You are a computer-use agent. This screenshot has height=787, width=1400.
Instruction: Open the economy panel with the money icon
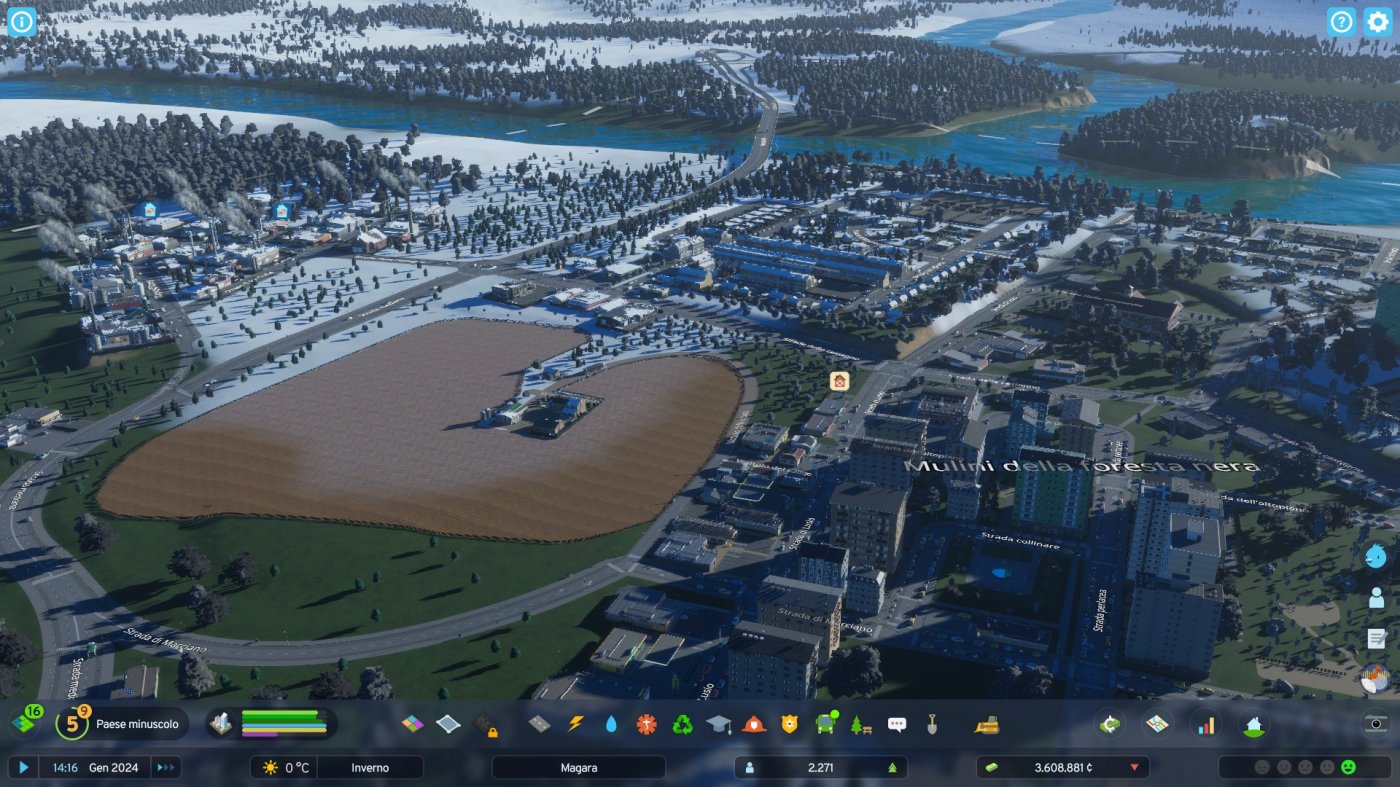click(x=1108, y=725)
